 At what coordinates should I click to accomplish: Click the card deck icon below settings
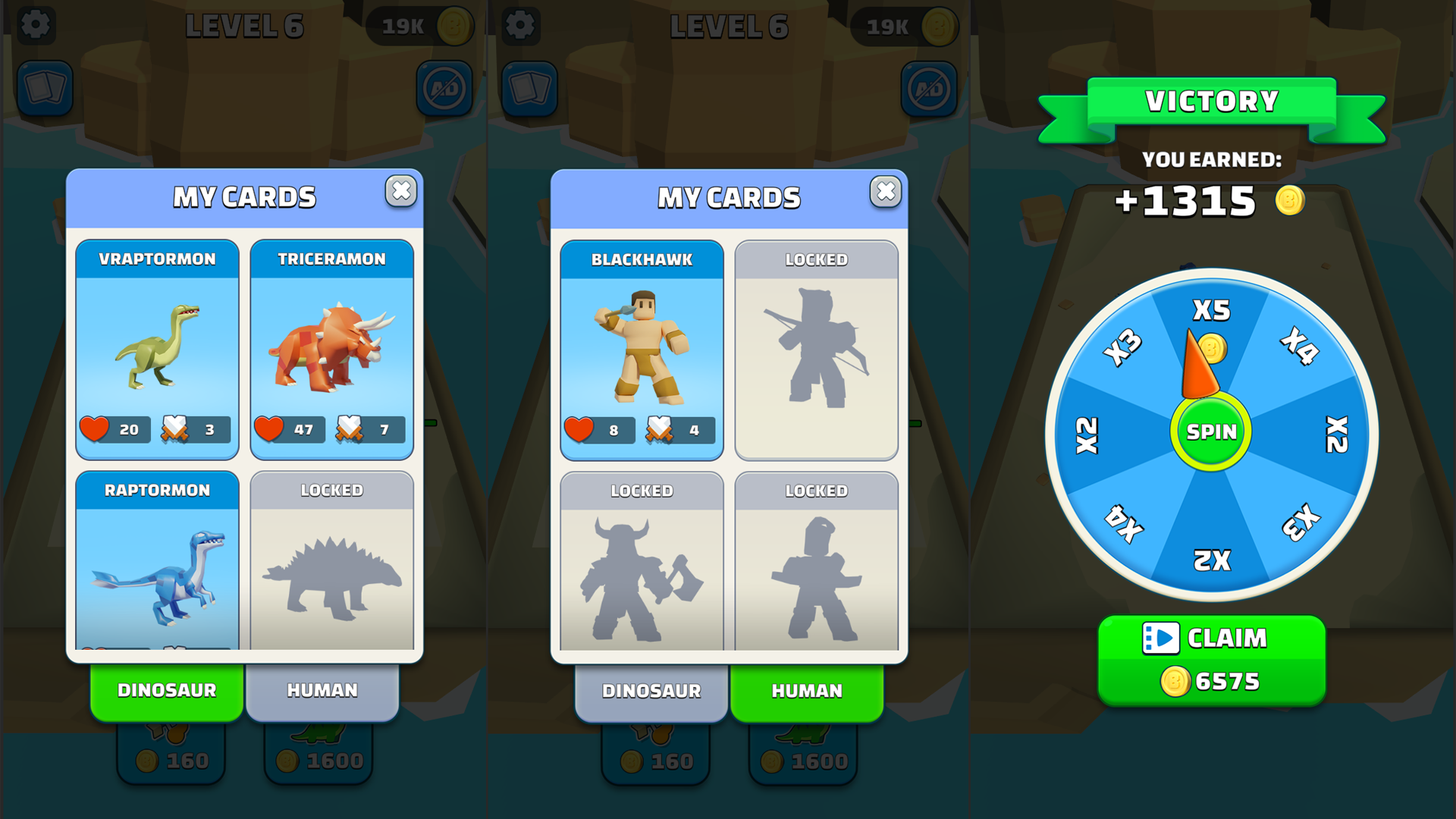[x=45, y=89]
